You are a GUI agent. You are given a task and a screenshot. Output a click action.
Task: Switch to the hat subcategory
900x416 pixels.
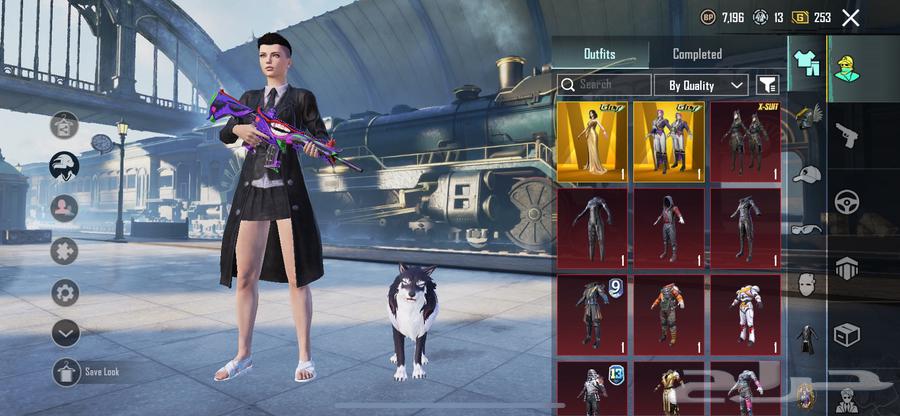tap(806, 175)
